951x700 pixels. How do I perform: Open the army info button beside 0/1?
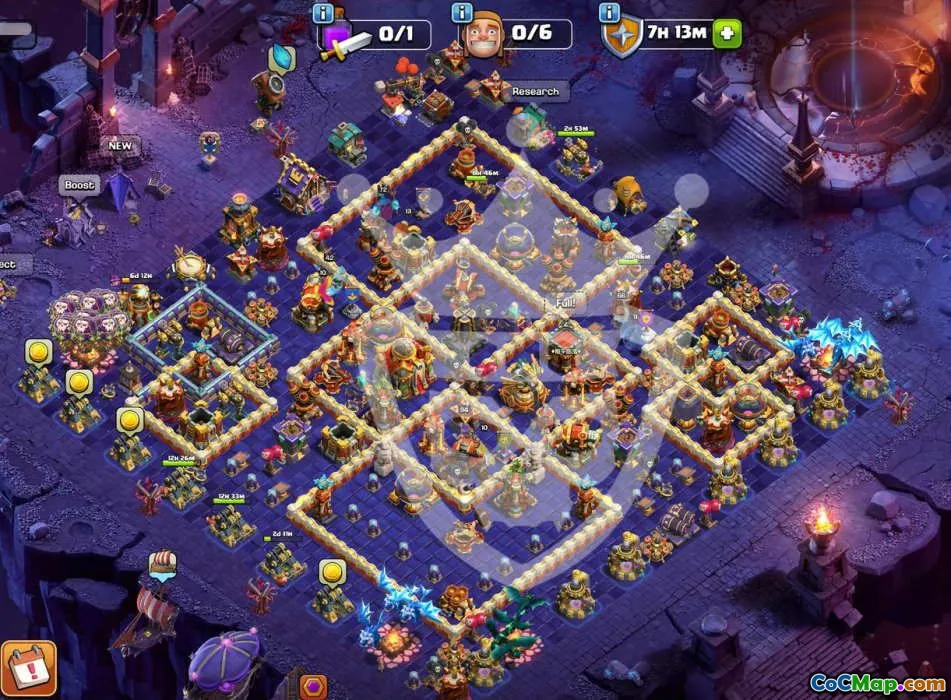323,13
